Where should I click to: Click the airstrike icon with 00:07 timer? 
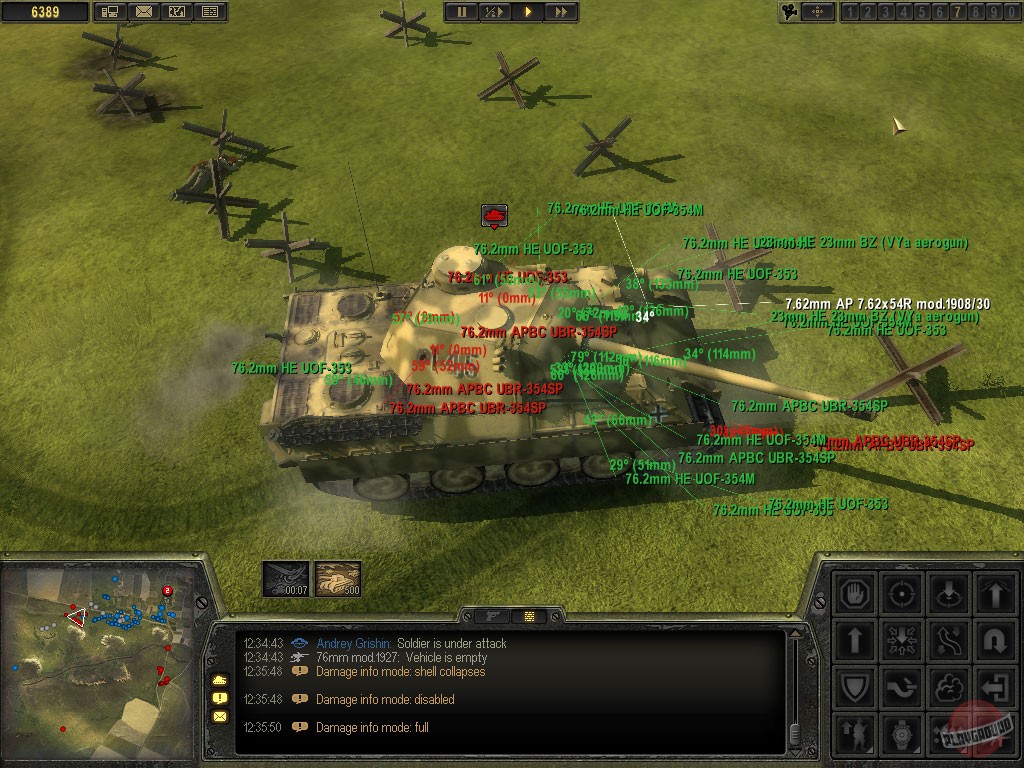[x=283, y=578]
